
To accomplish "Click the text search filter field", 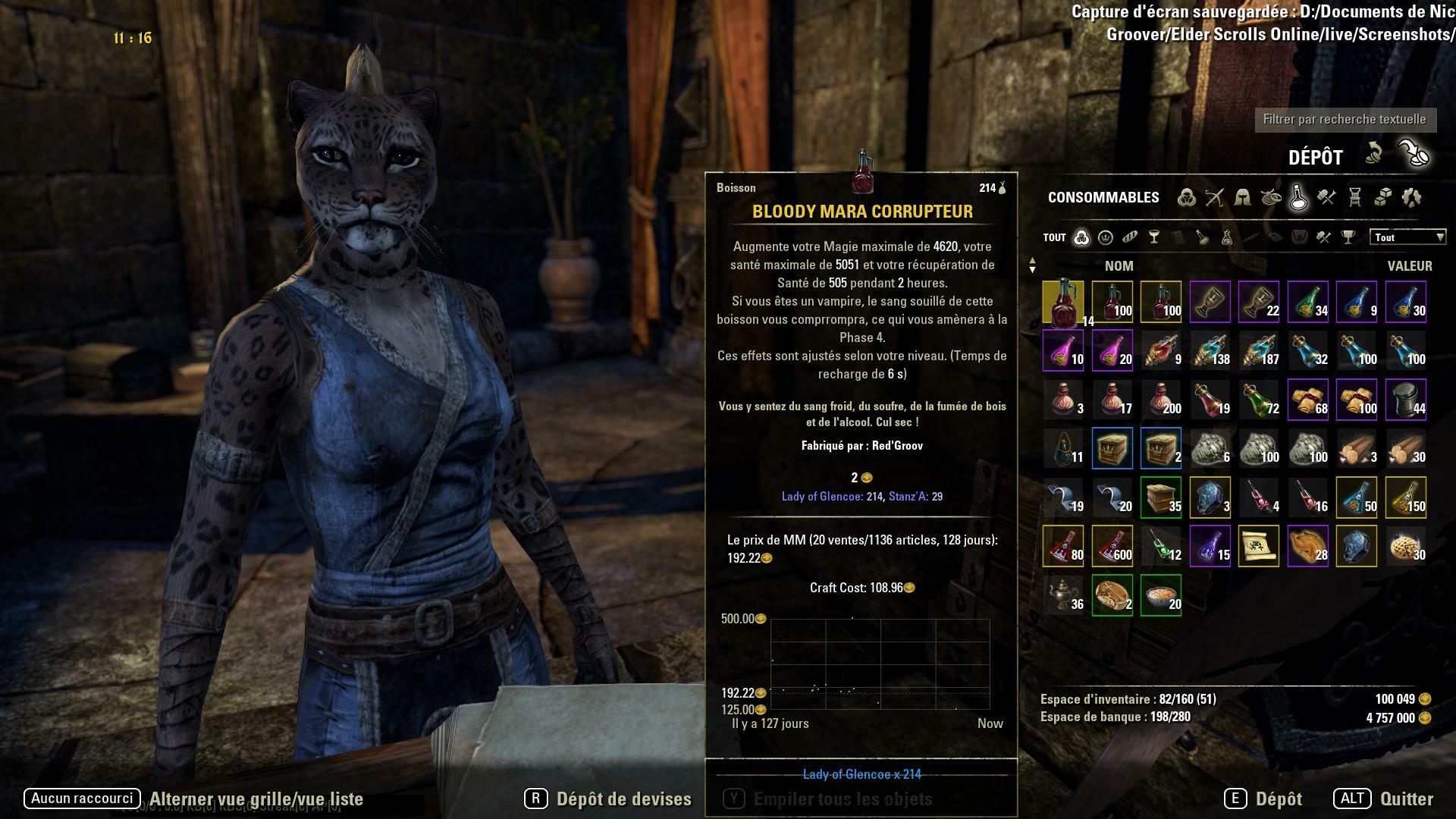I will 1344,119.
